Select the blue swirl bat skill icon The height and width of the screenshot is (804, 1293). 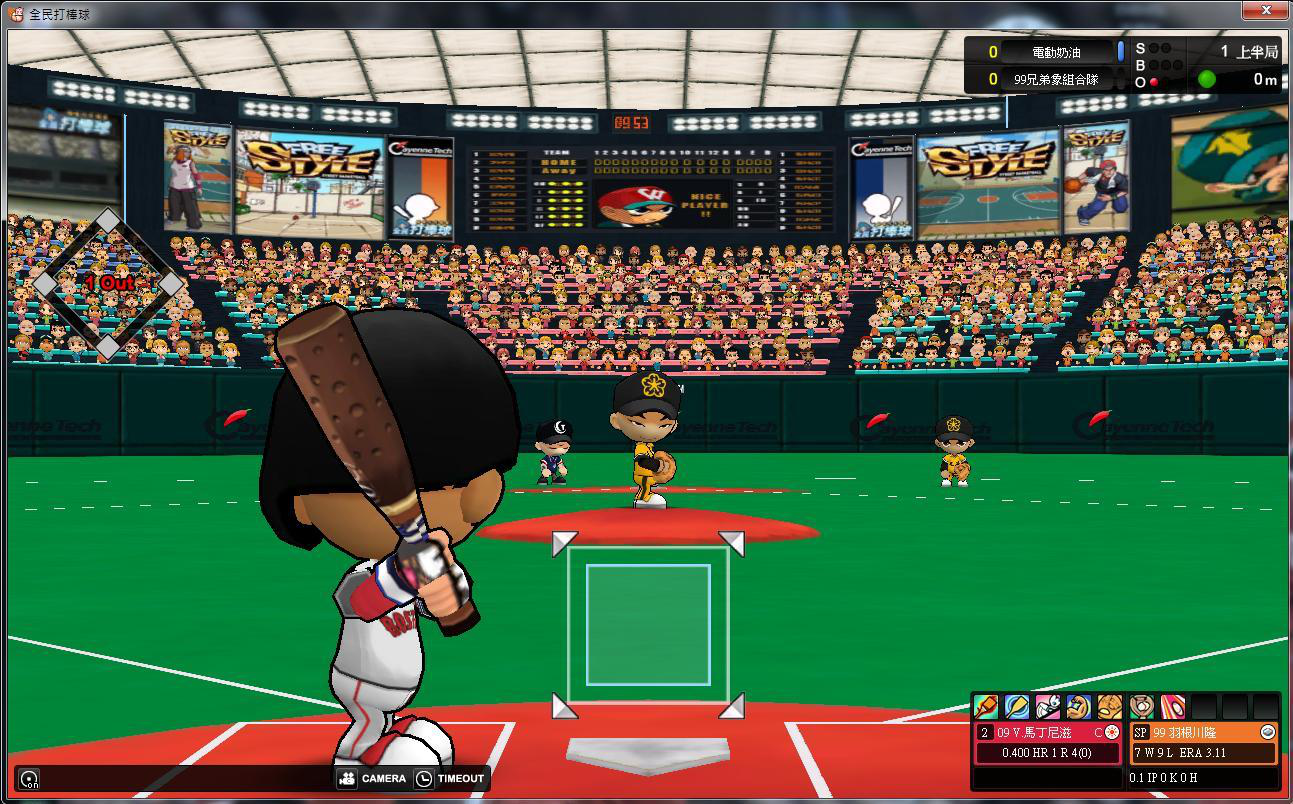pyautogui.click(x=1016, y=706)
